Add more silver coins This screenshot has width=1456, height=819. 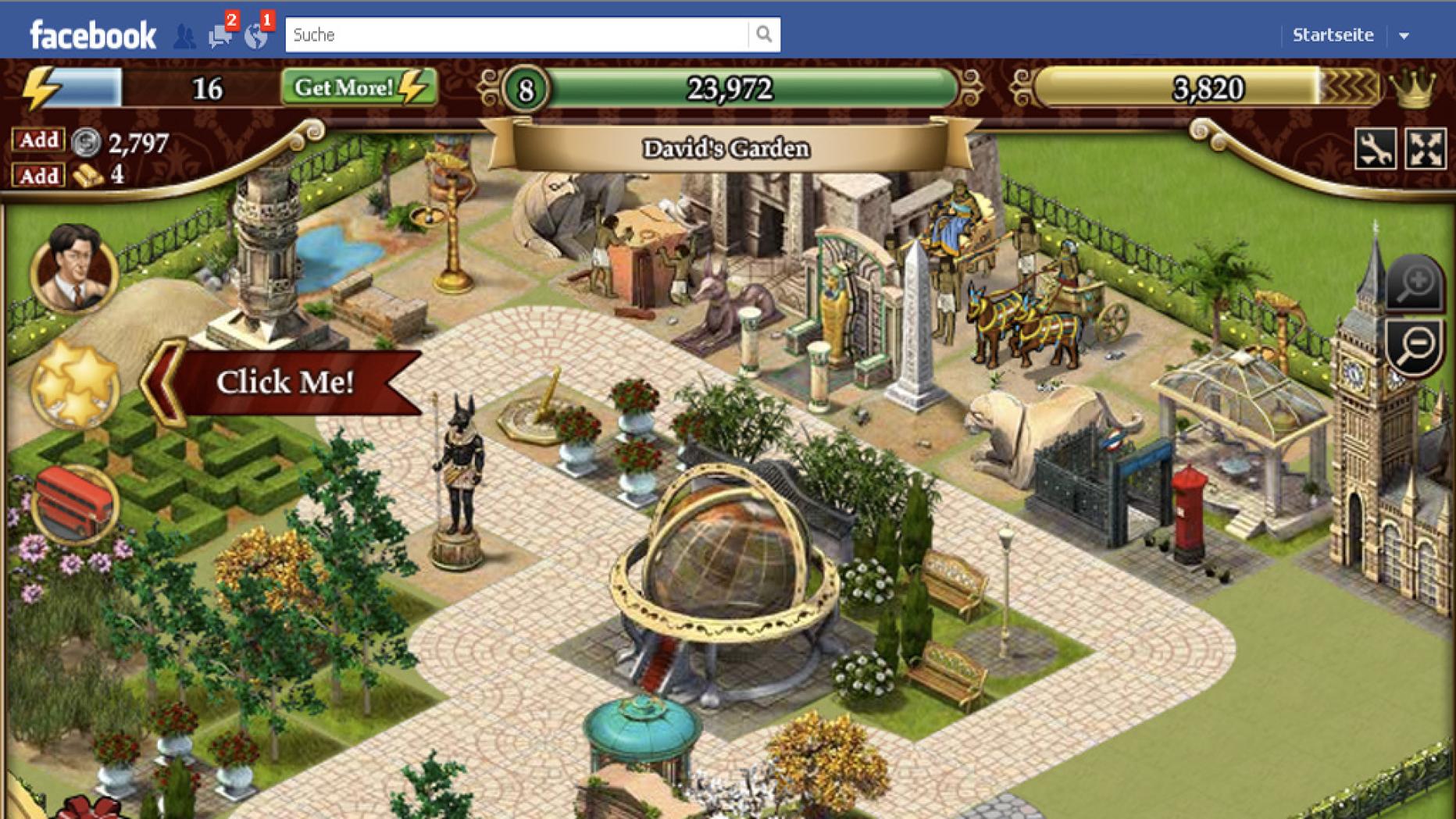38,141
